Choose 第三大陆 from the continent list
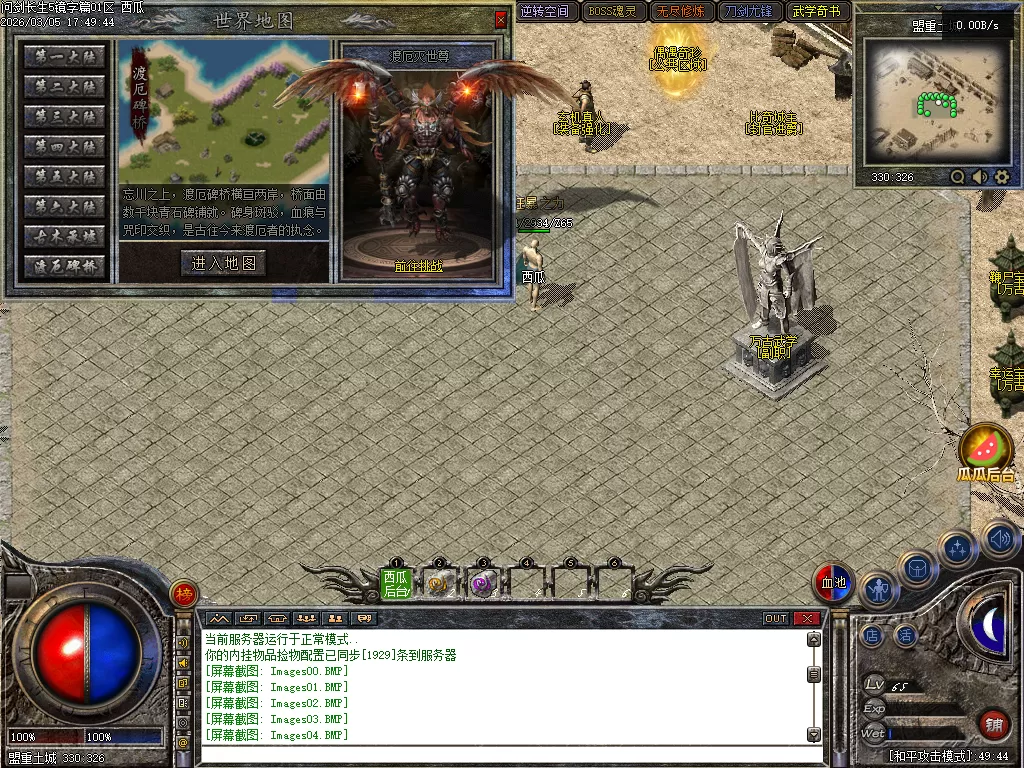 65,117
